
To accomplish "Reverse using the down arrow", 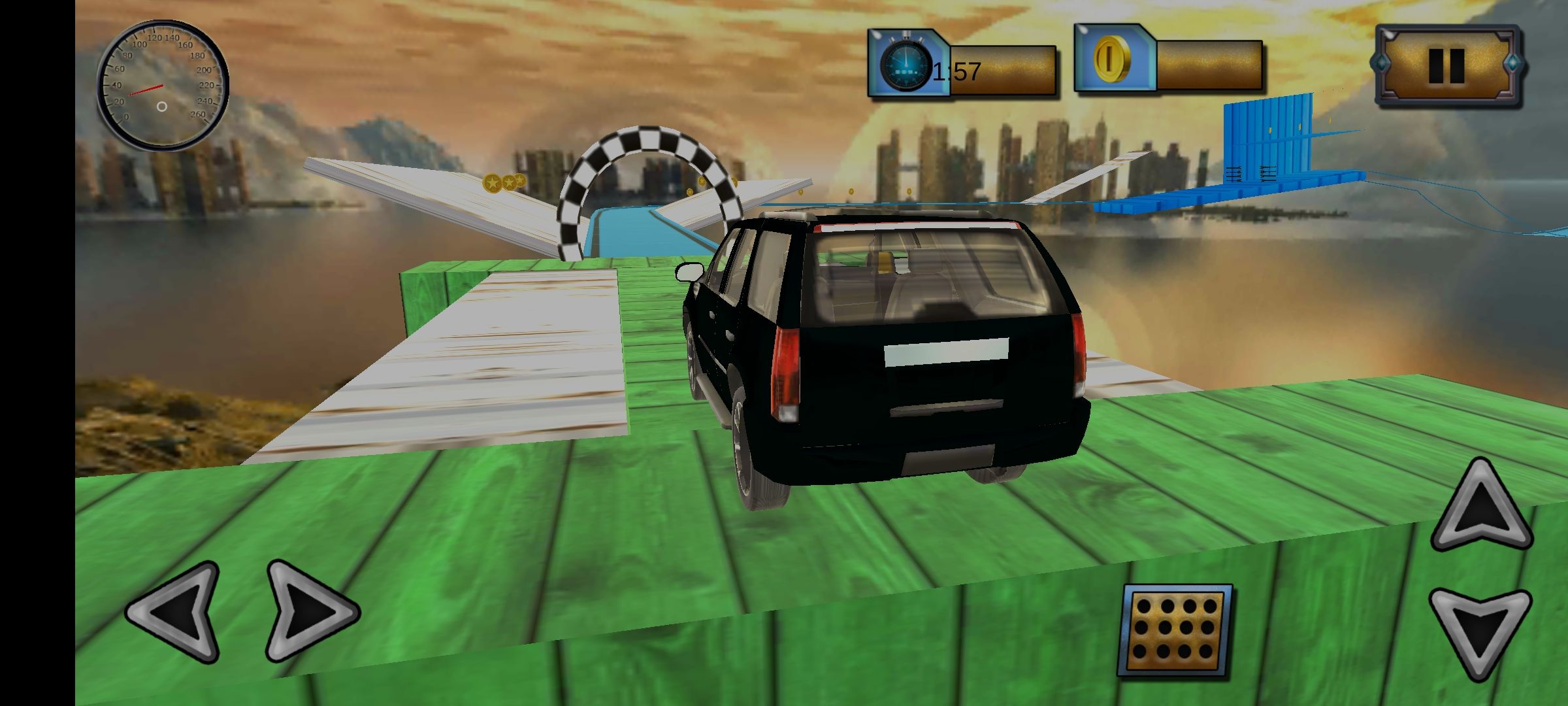I will [x=1480, y=629].
